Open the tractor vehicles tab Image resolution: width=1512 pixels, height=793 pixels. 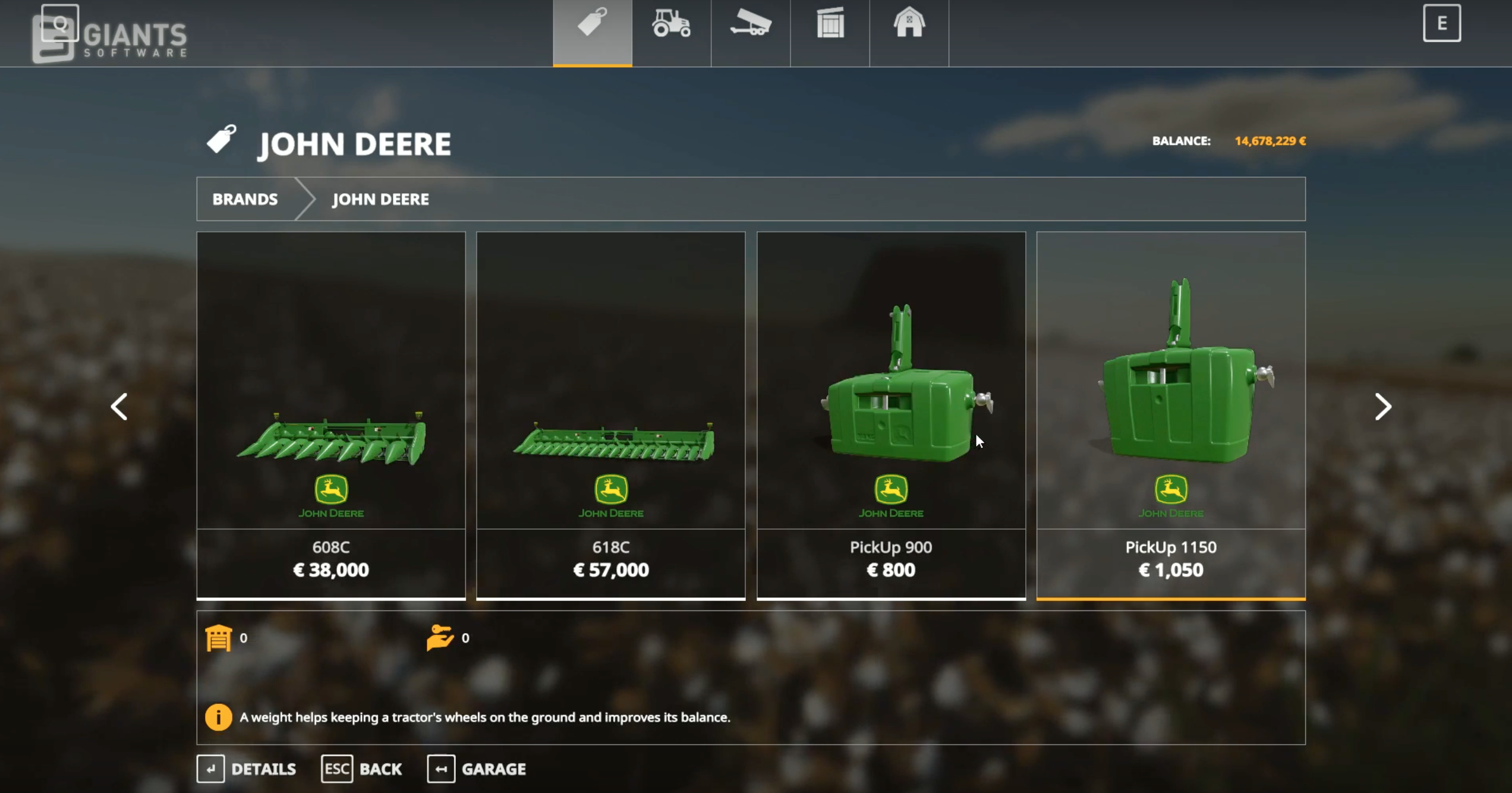pos(671,24)
